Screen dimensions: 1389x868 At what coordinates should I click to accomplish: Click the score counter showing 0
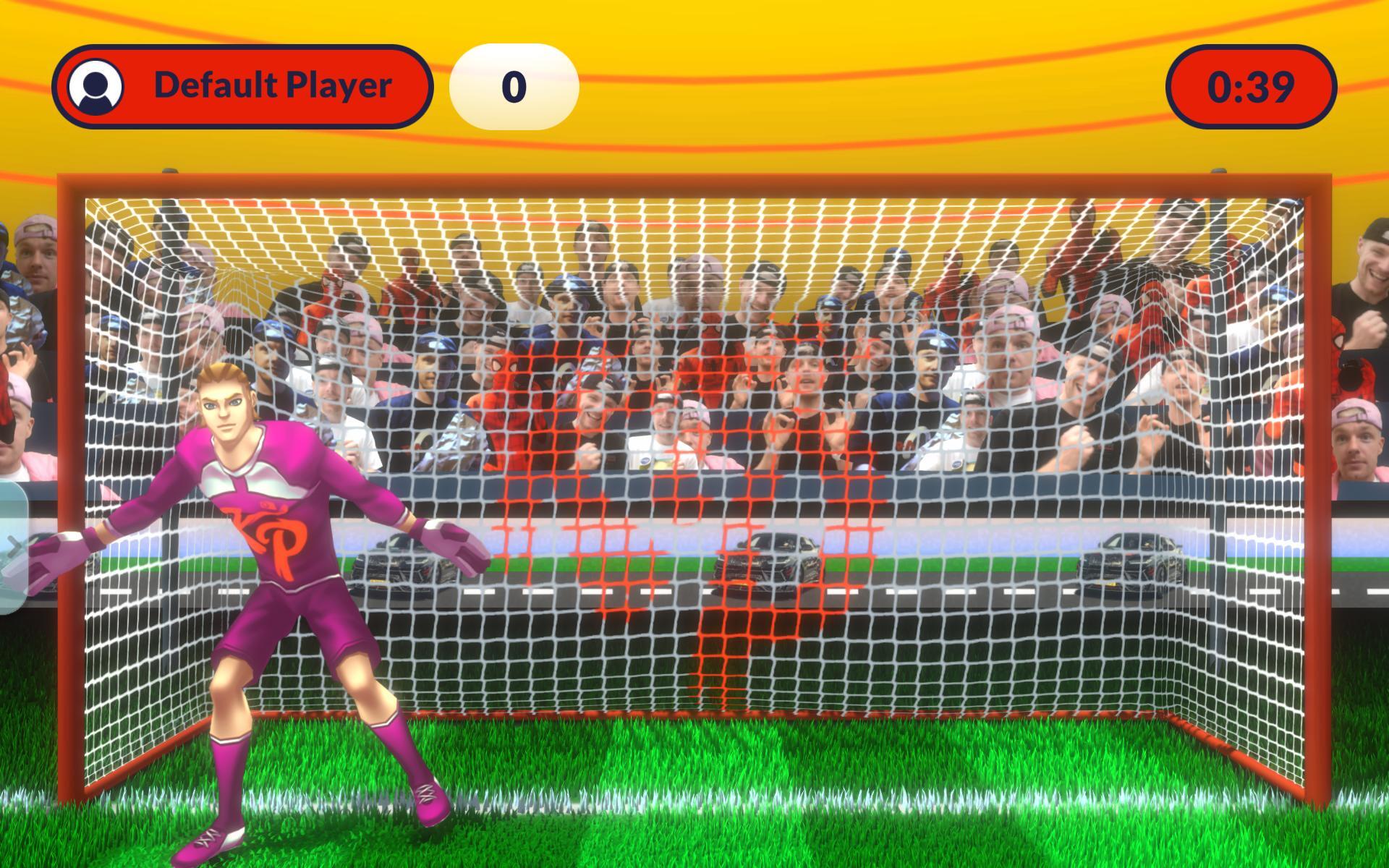514,85
